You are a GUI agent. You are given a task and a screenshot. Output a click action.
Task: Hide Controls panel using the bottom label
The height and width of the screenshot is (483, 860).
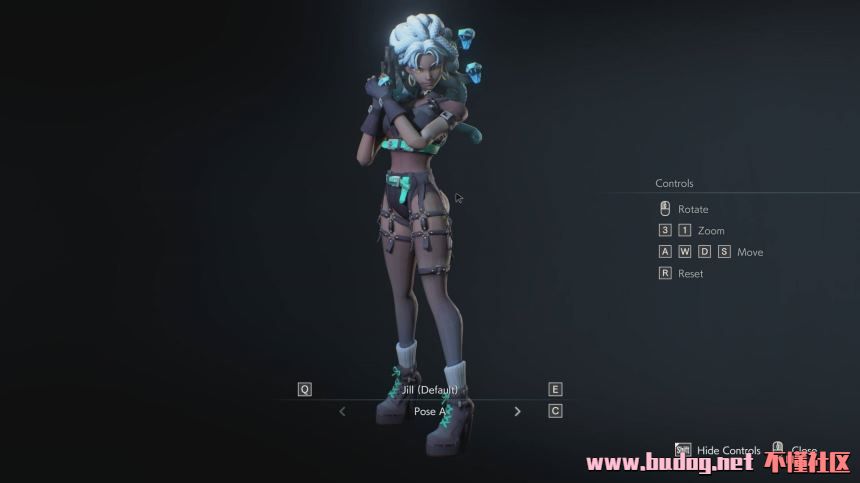728,451
